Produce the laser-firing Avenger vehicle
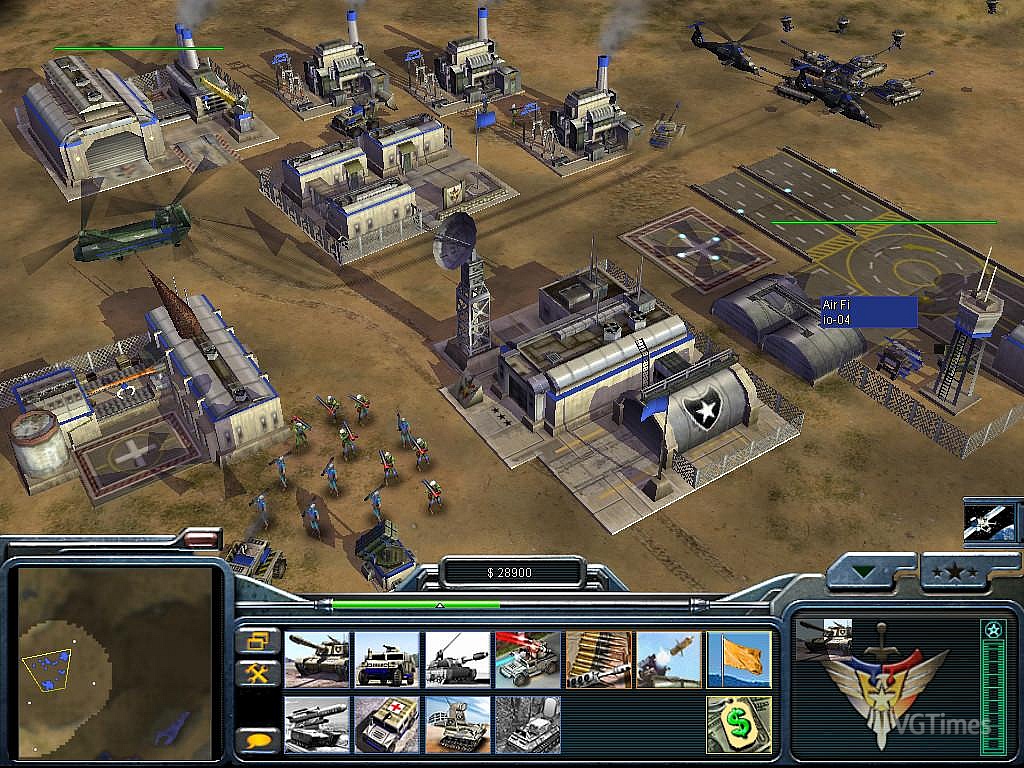1024x768 pixels. point(527,659)
